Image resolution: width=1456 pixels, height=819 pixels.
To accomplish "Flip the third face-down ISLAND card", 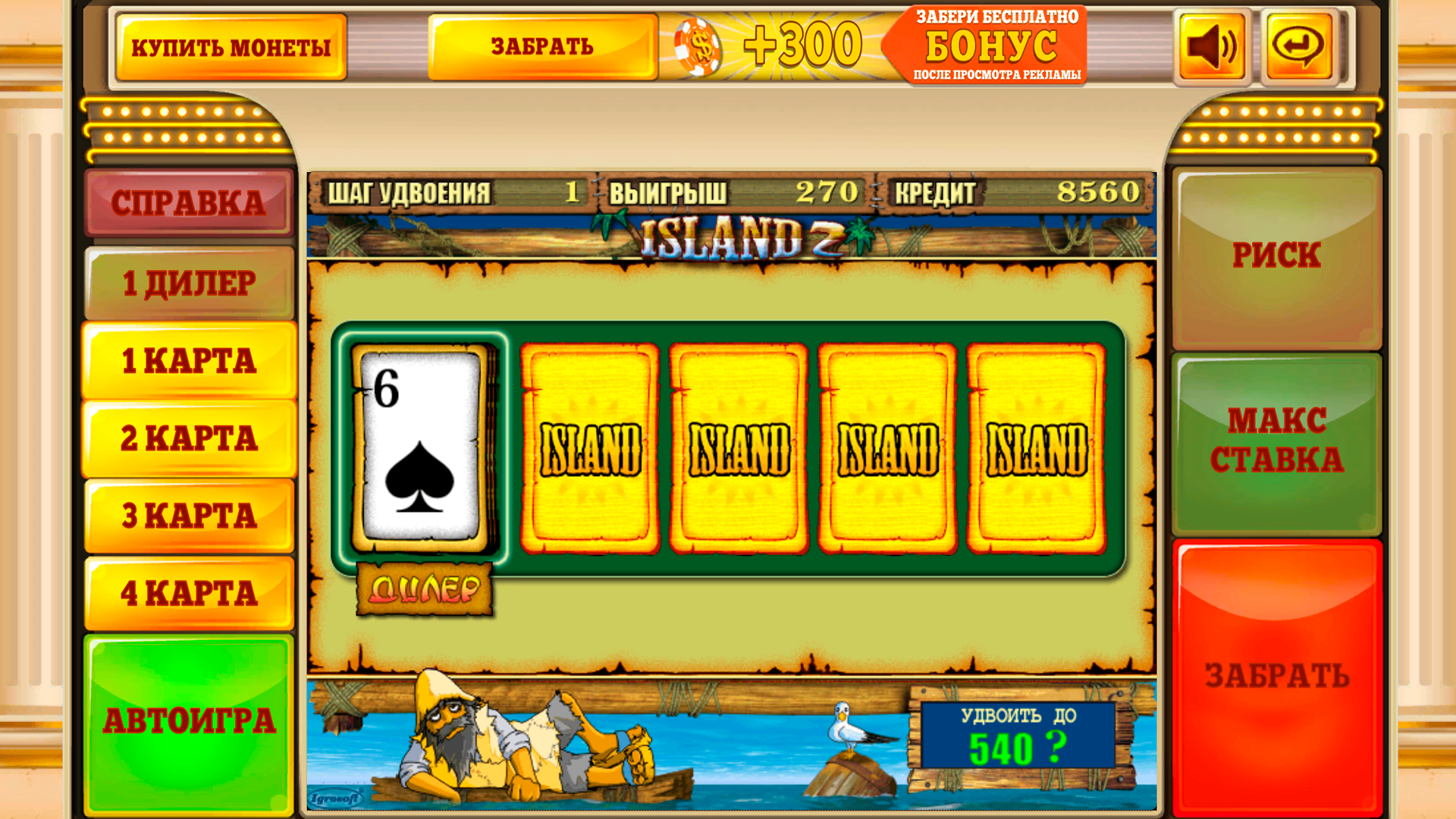I will click(889, 447).
